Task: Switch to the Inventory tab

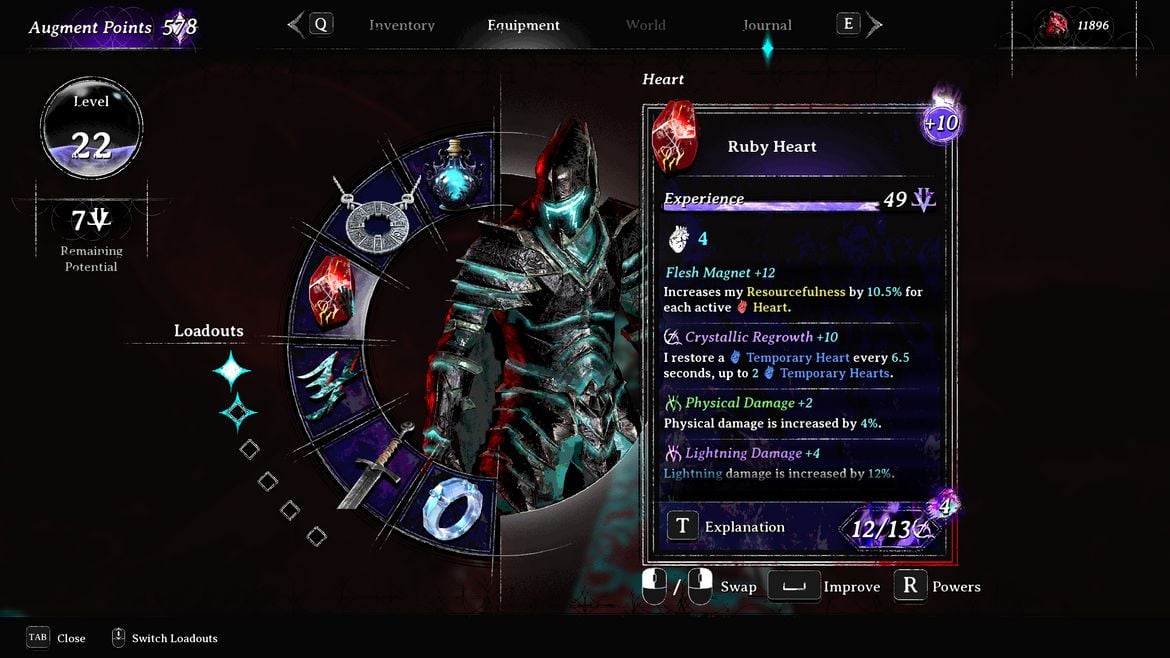Action: coord(401,25)
